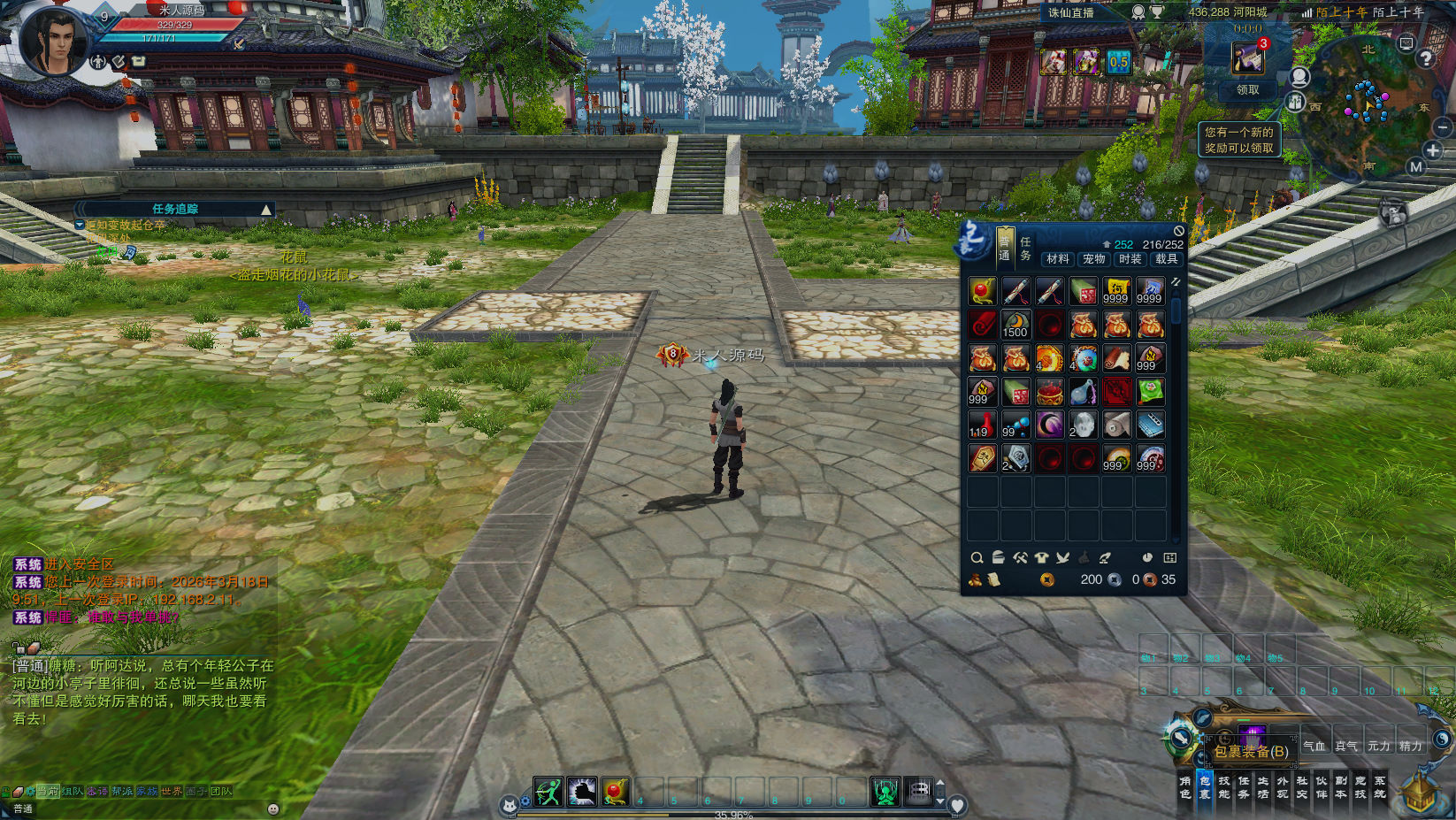Zoom out the minimap with minus
The height and width of the screenshot is (820, 1456).
pos(1443,128)
